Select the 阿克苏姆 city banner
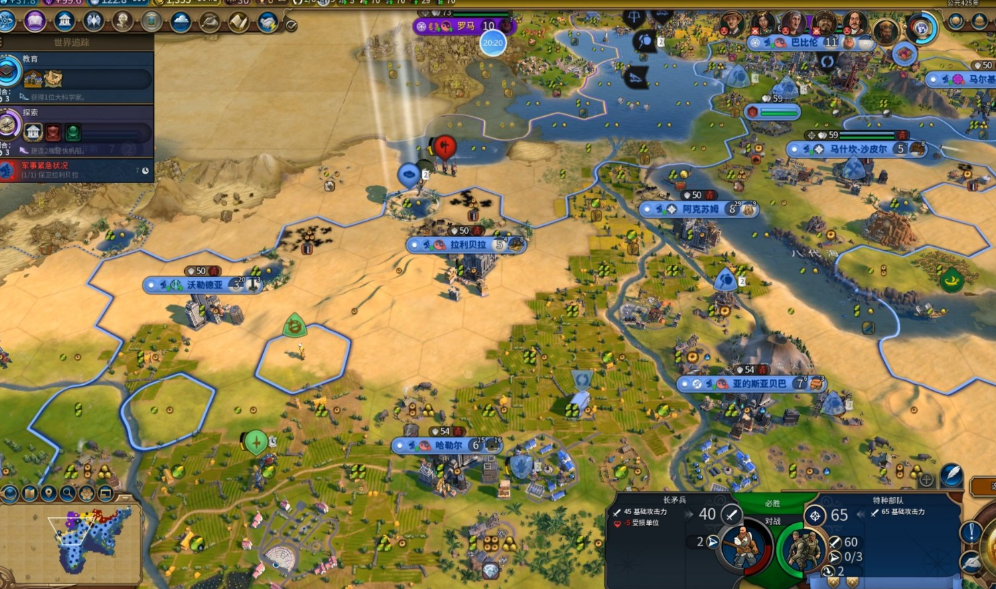 [698, 209]
